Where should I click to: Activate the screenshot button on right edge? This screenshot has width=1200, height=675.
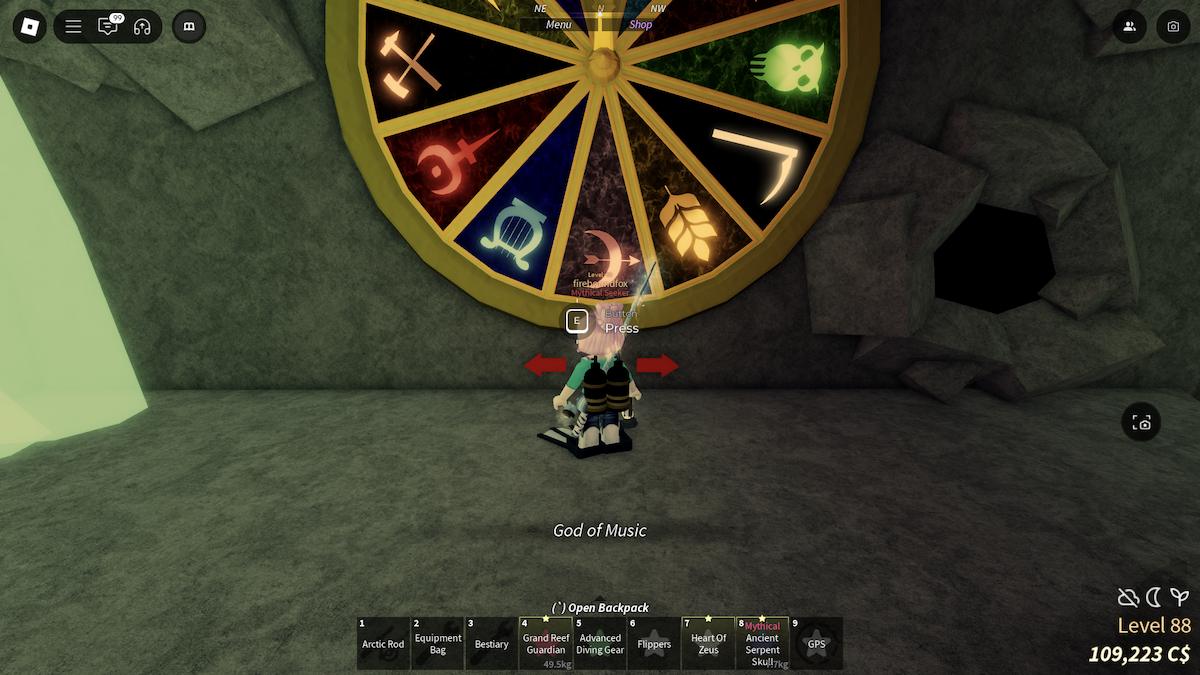click(1142, 423)
